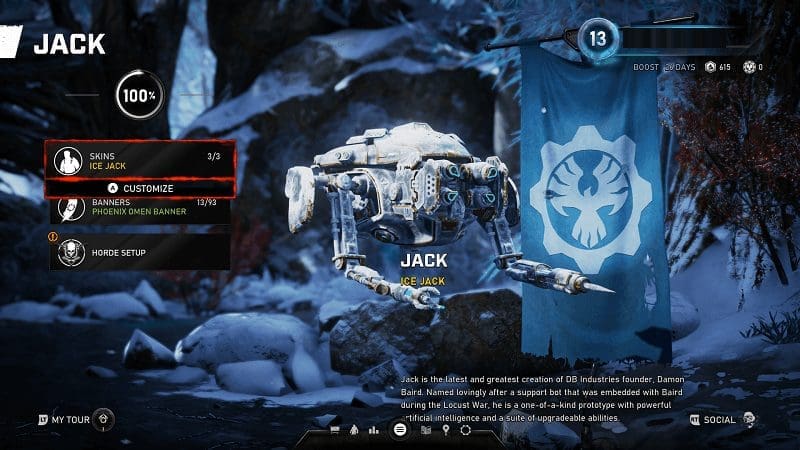Viewport: 800px width, 450px height.
Task: Open the map icon in bottom bar
Action: [x=425, y=430]
